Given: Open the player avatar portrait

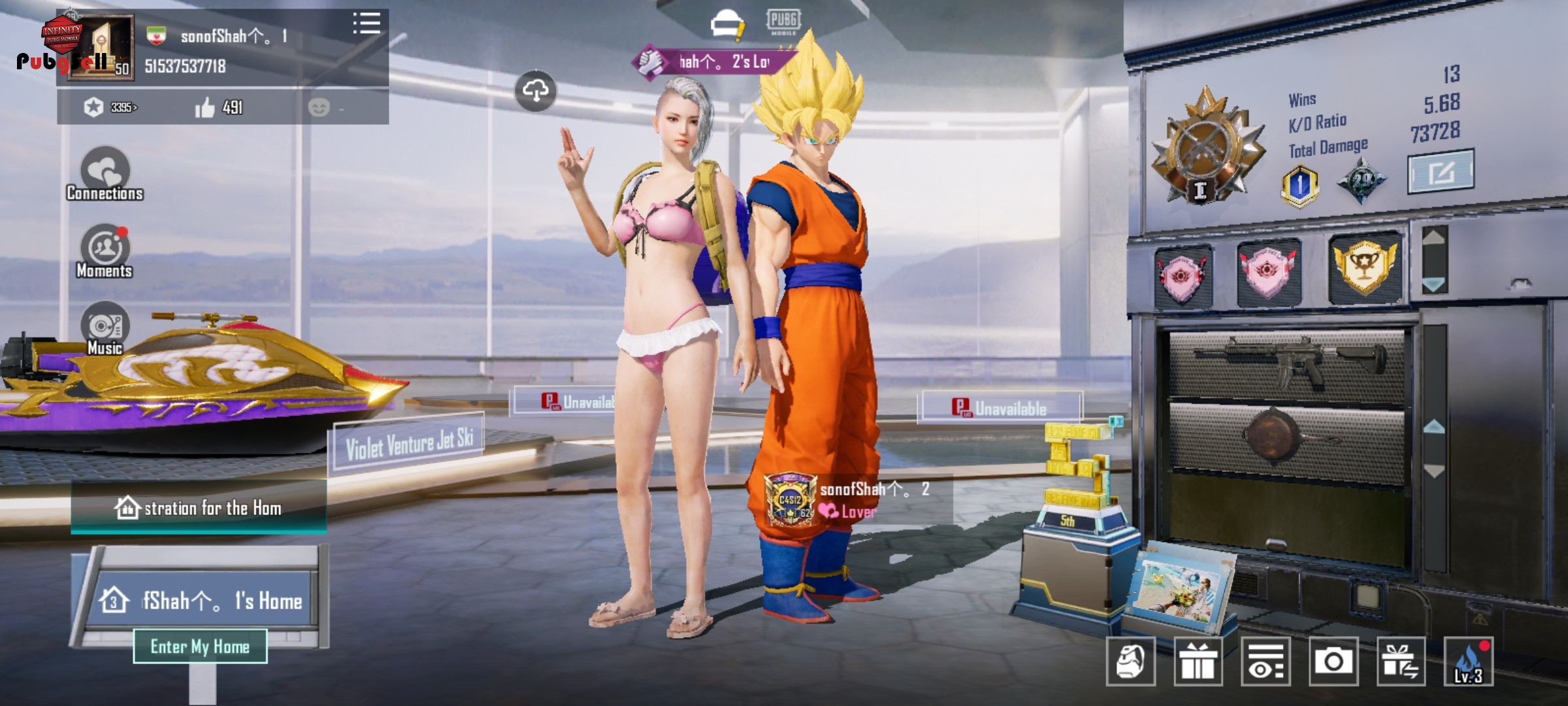Looking at the screenshot, I should 101,48.
